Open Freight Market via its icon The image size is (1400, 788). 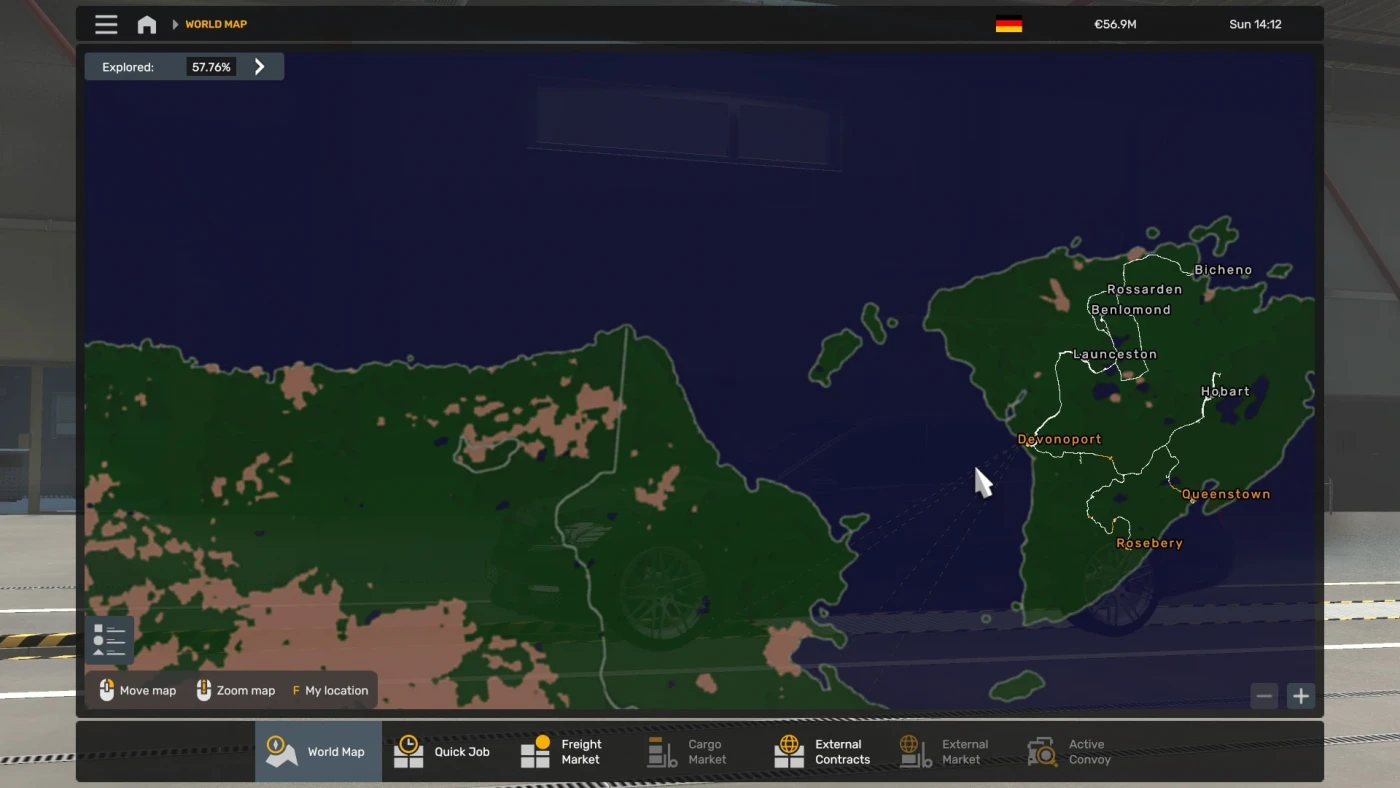536,750
